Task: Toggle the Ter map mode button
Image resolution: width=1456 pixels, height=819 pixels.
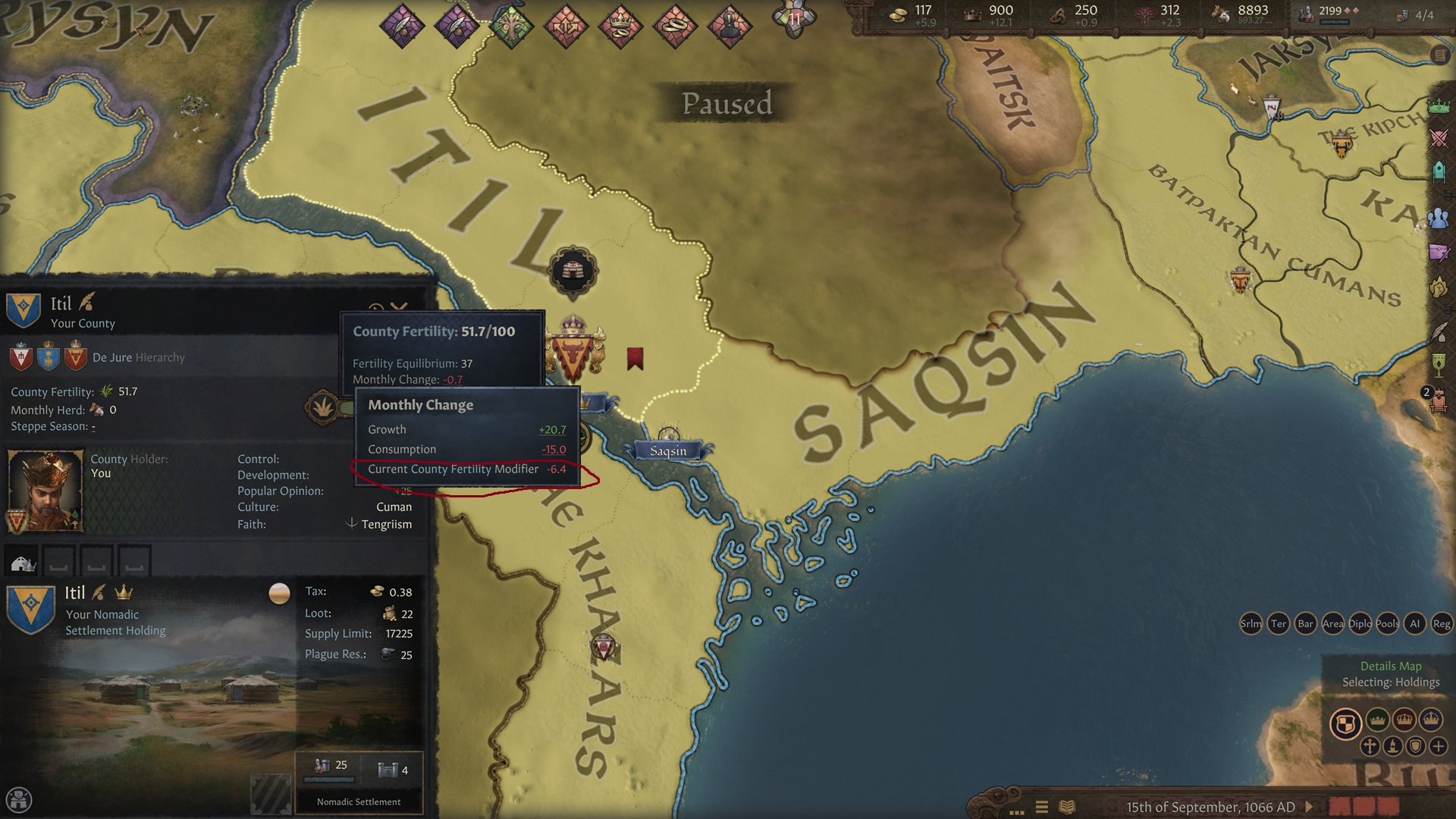Action: [x=1279, y=623]
